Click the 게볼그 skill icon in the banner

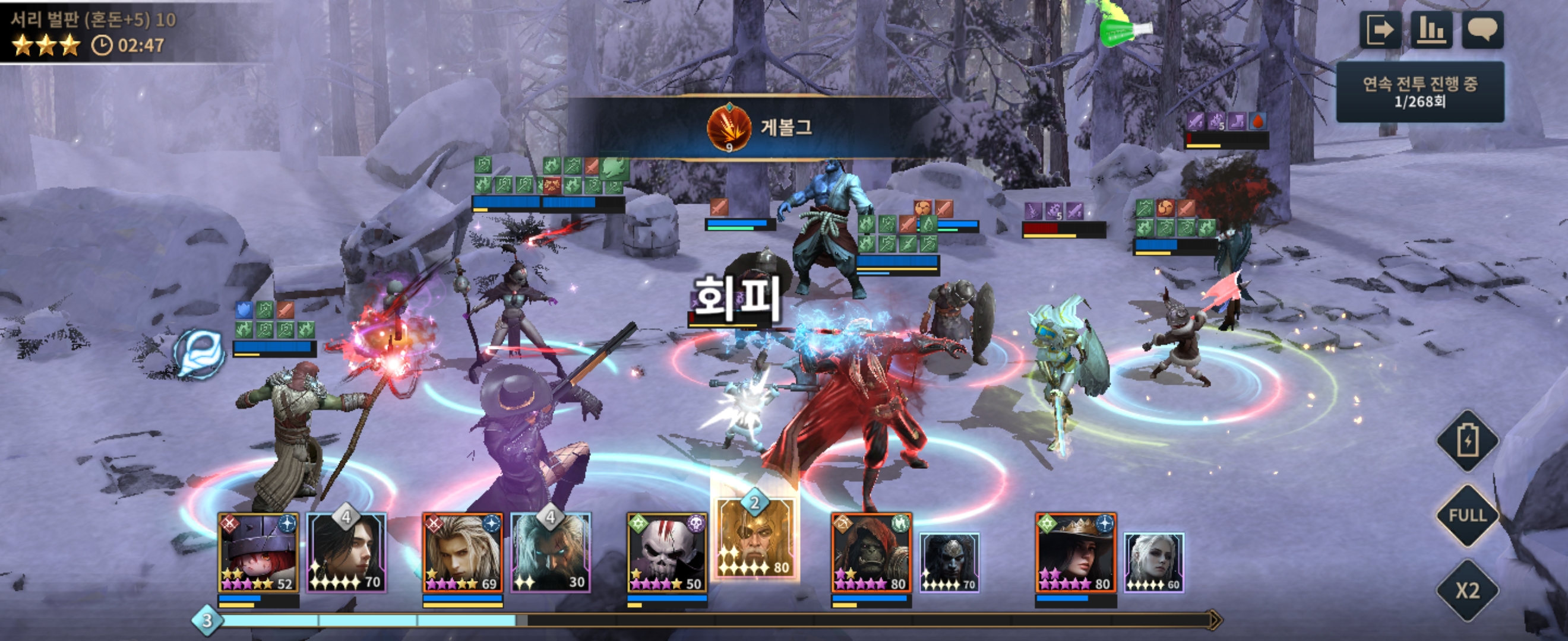click(x=729, y=128)
